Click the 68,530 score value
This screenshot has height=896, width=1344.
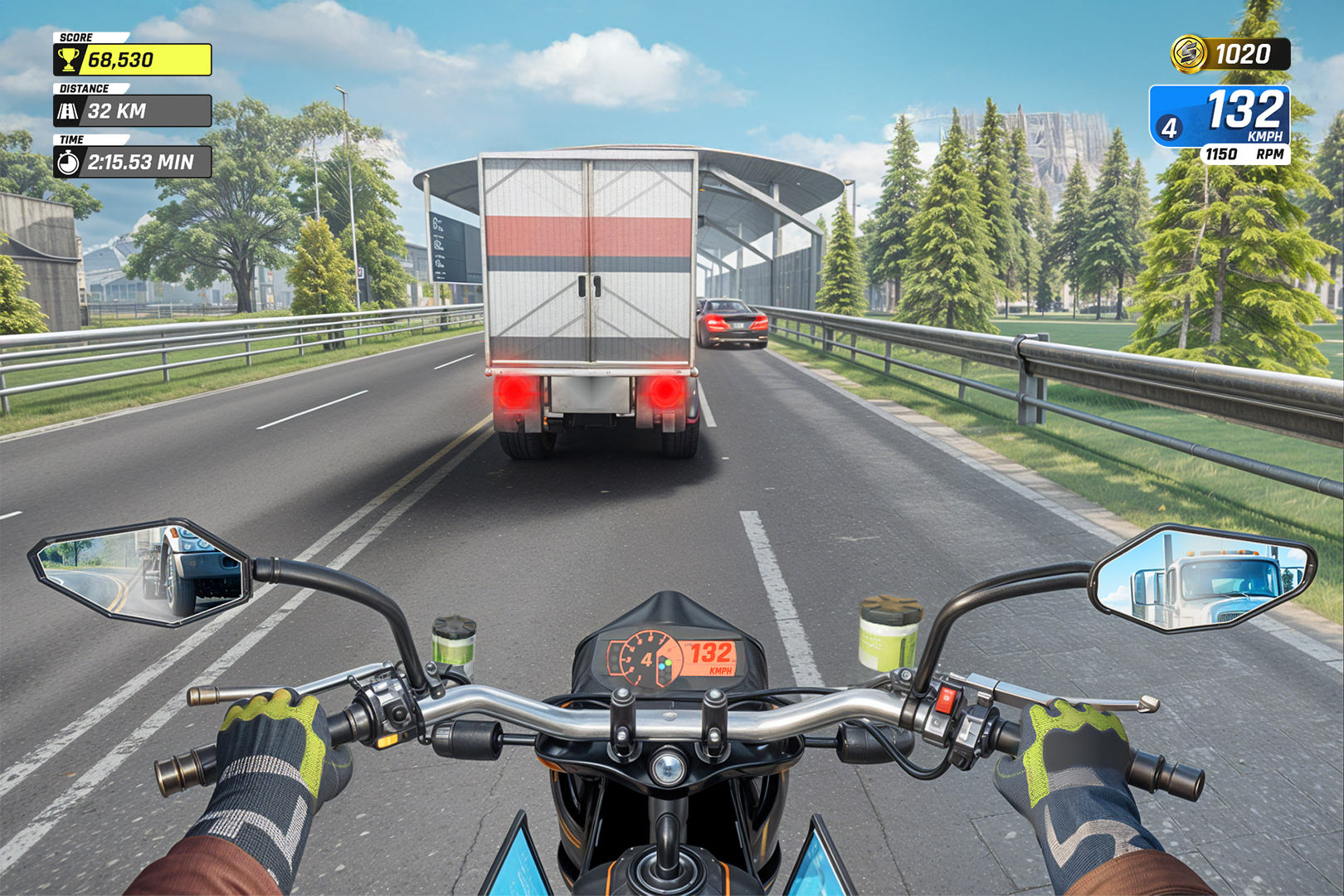point(120,59)
